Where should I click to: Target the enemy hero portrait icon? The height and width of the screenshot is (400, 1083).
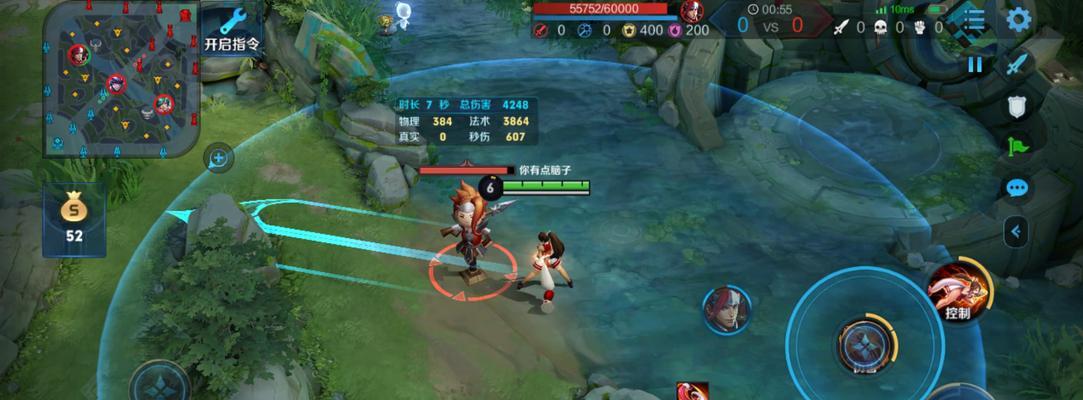click(726, 309)
